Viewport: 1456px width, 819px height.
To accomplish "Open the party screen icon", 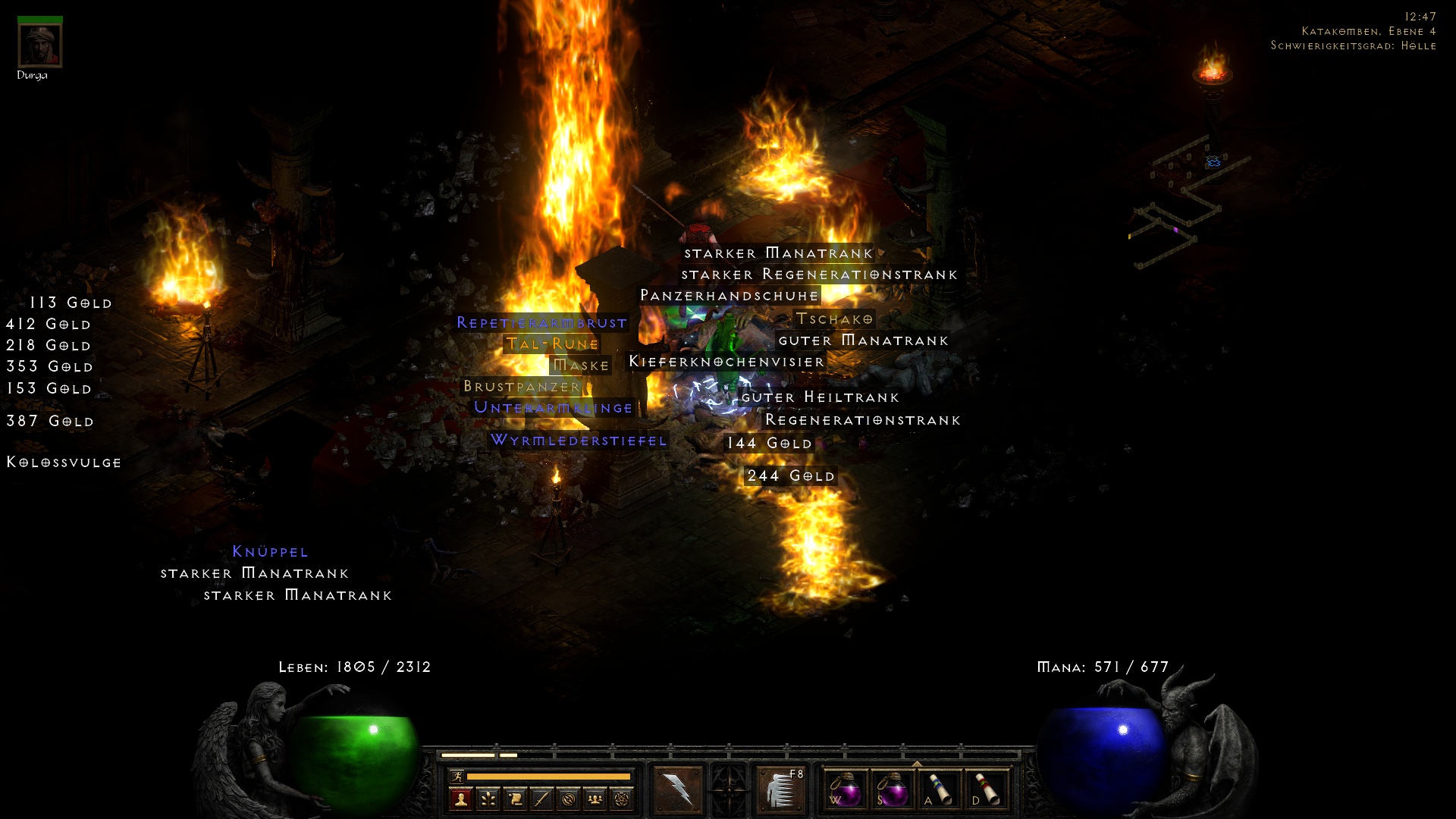I will 594,800.
